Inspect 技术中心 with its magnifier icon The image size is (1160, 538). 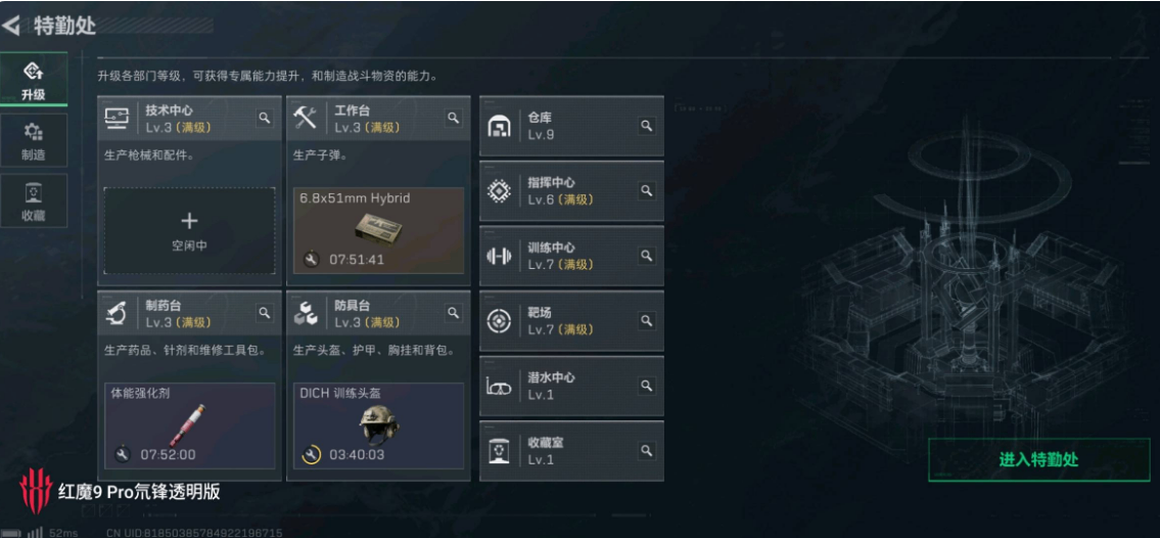click(265, 118)
